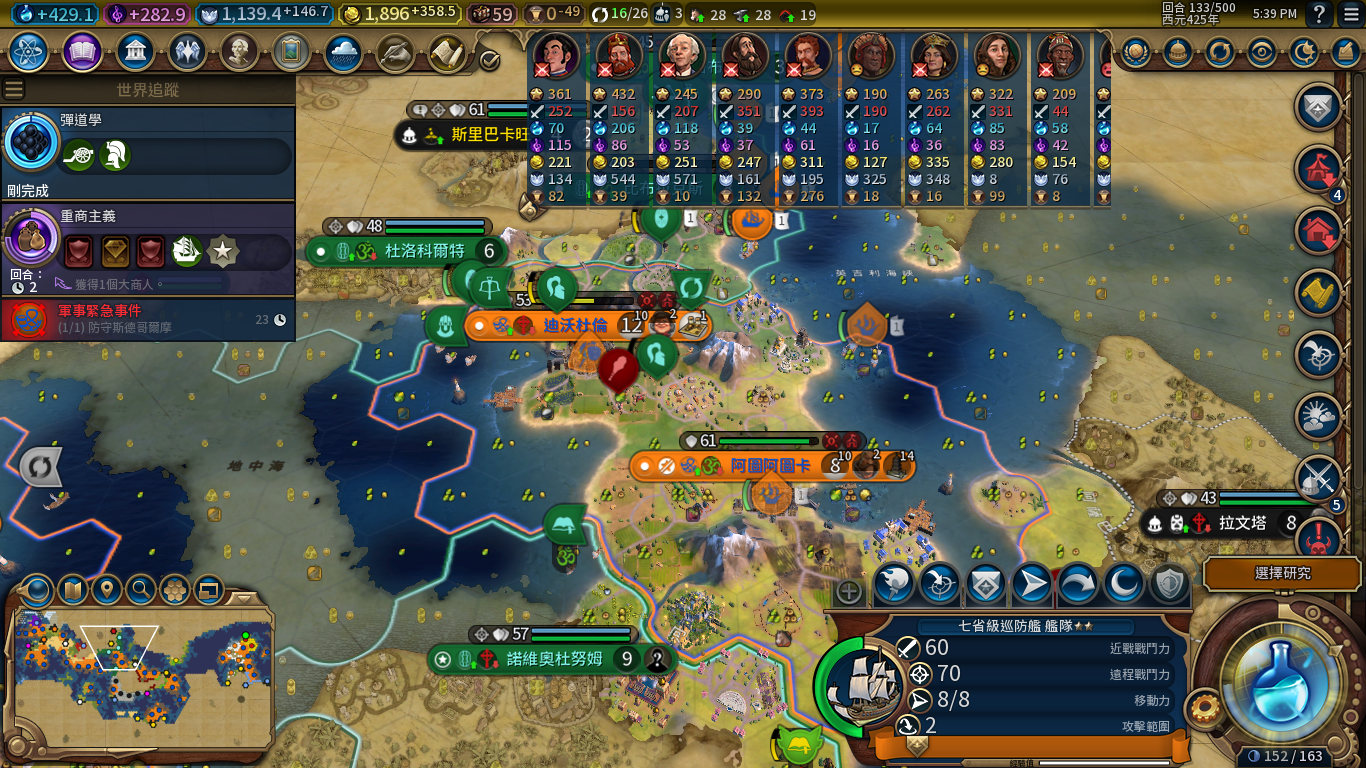Open the climate rain cloud screen
Viewport: 1366px width, 768px height.
point(343,52)
